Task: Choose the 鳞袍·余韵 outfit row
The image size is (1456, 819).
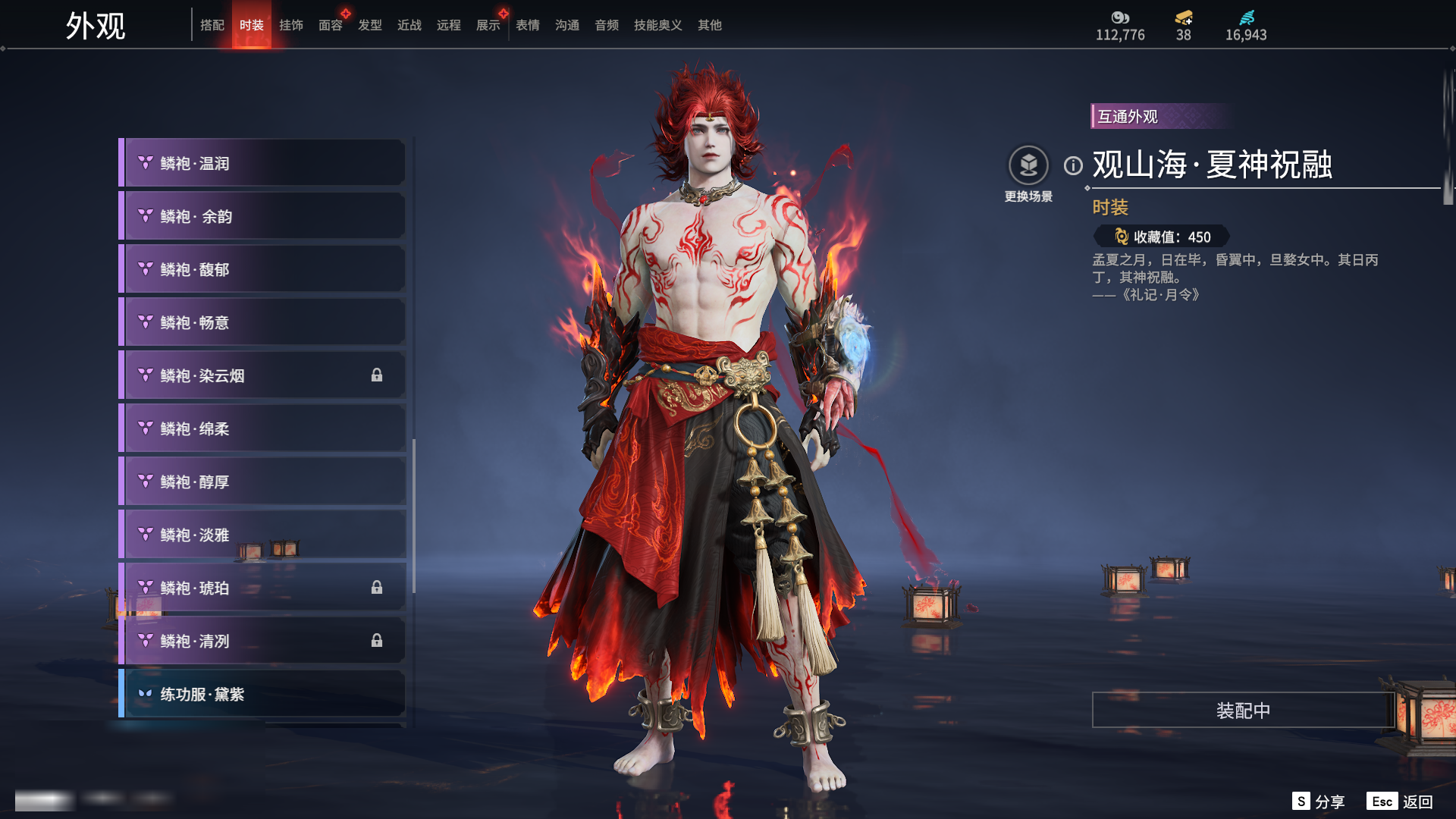Action: (262, 216)
